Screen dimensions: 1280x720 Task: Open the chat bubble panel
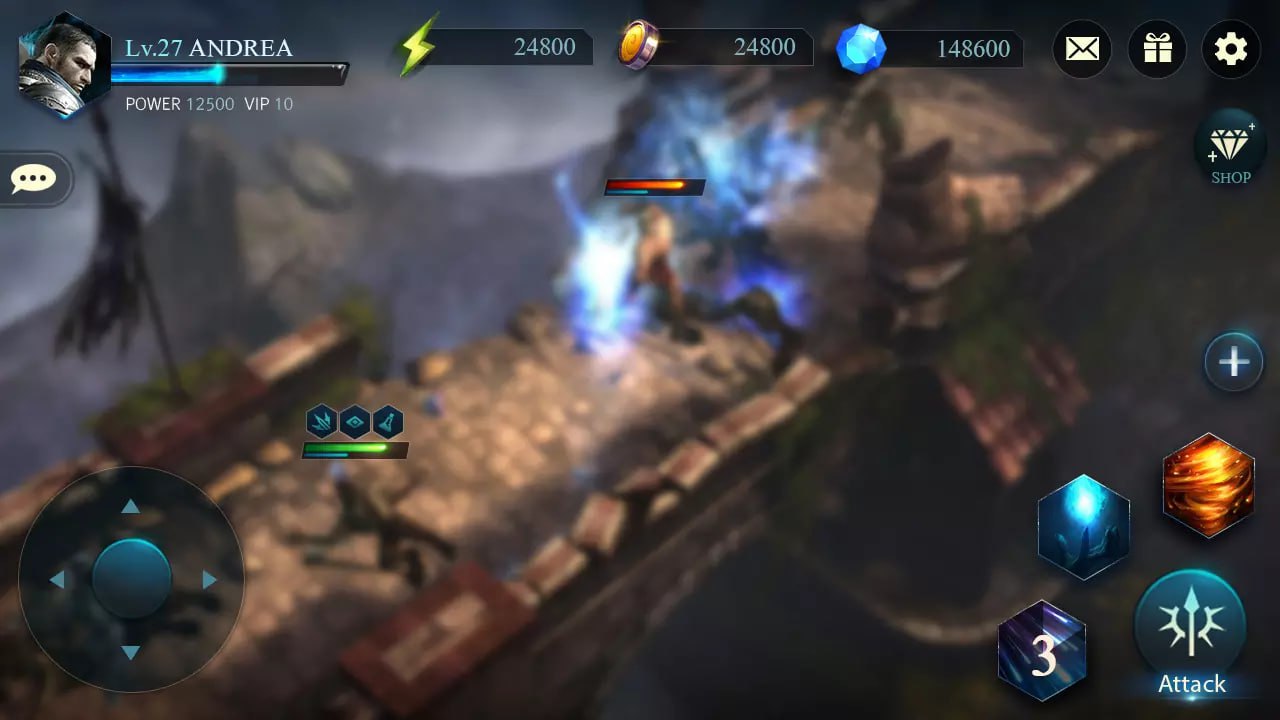[33, 179]
